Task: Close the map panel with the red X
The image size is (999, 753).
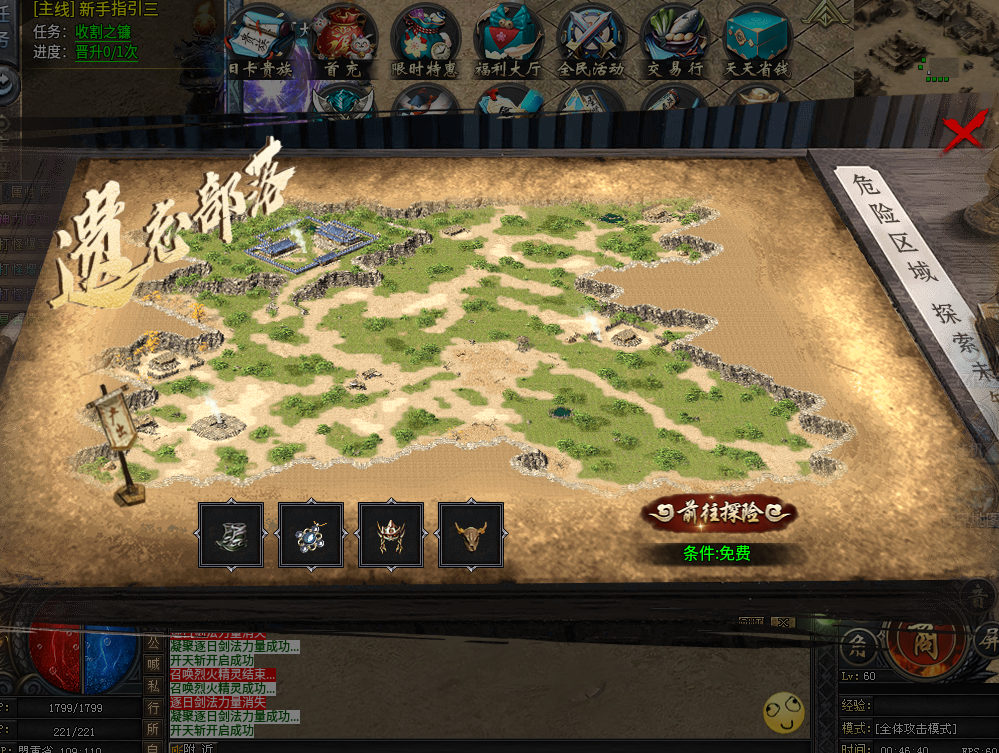Action: [x=963, y=133]
